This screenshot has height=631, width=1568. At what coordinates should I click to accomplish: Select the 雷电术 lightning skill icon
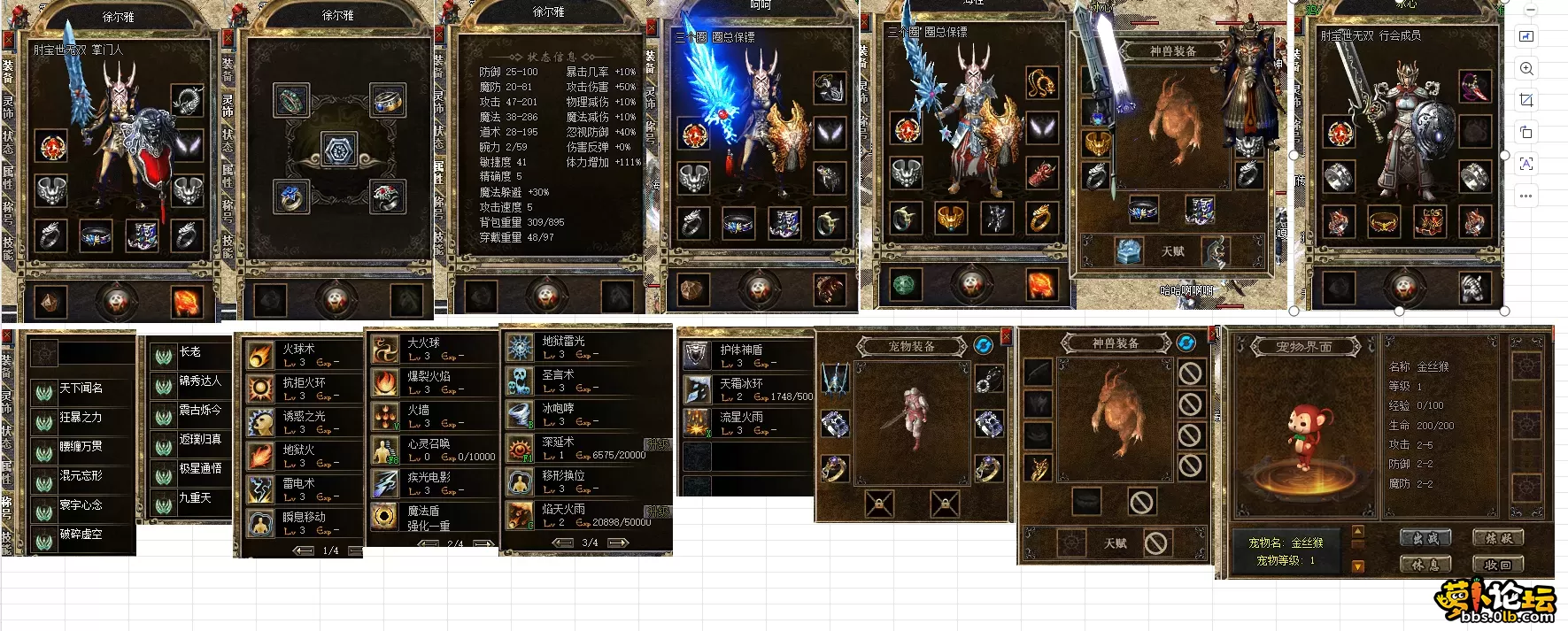tap(260, 490)
